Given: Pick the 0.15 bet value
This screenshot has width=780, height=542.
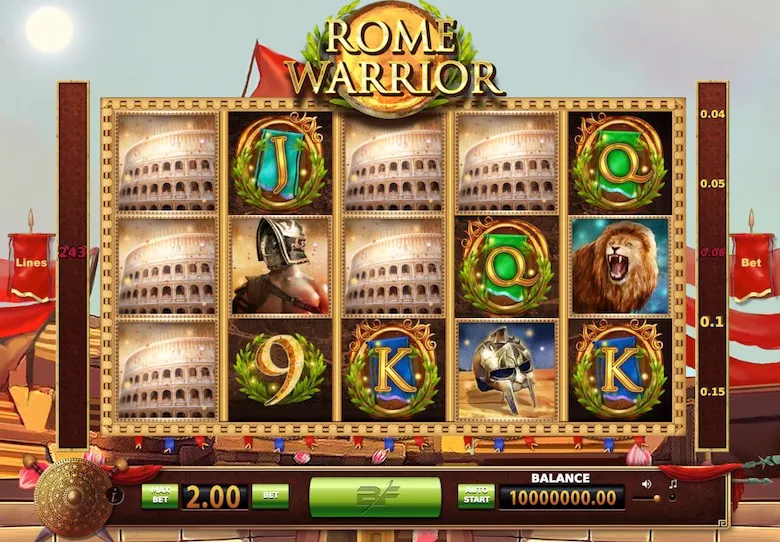Looking at the screenshot, I should pos(712,390).
